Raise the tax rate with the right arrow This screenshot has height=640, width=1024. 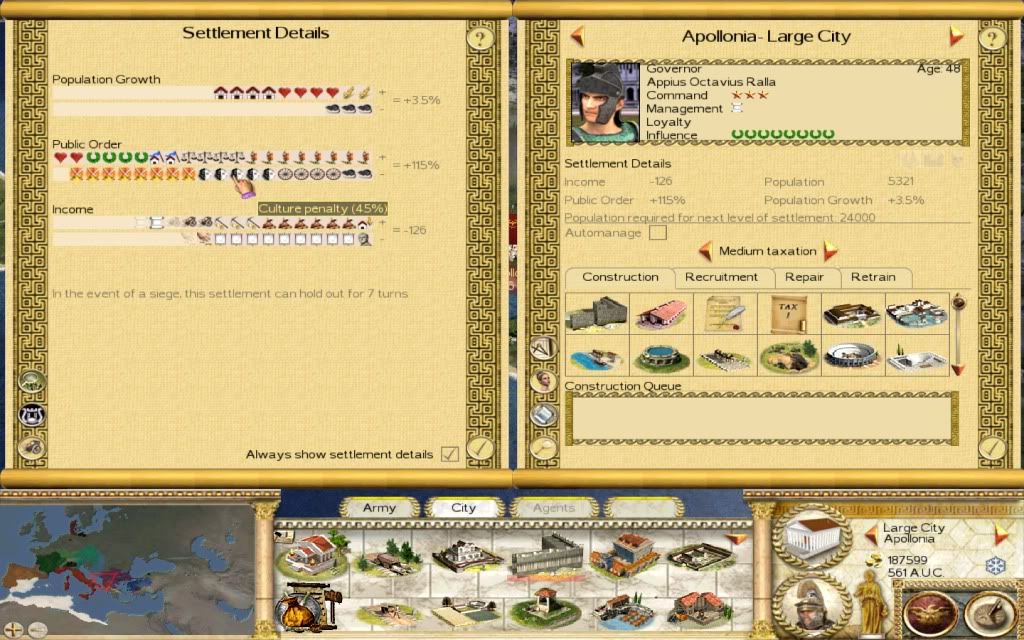(830, 251)
